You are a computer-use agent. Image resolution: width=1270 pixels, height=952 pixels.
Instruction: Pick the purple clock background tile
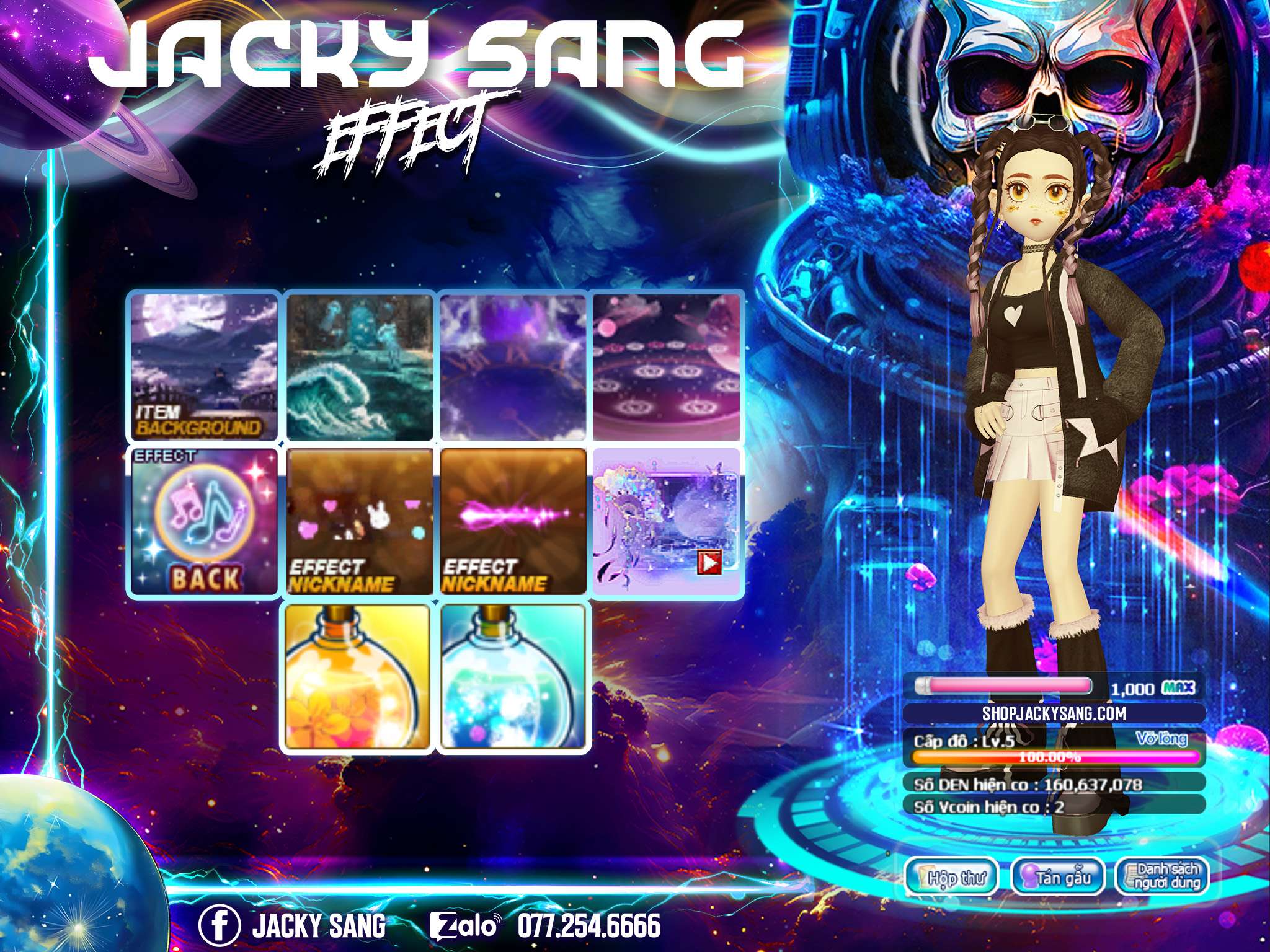point(513,367)
